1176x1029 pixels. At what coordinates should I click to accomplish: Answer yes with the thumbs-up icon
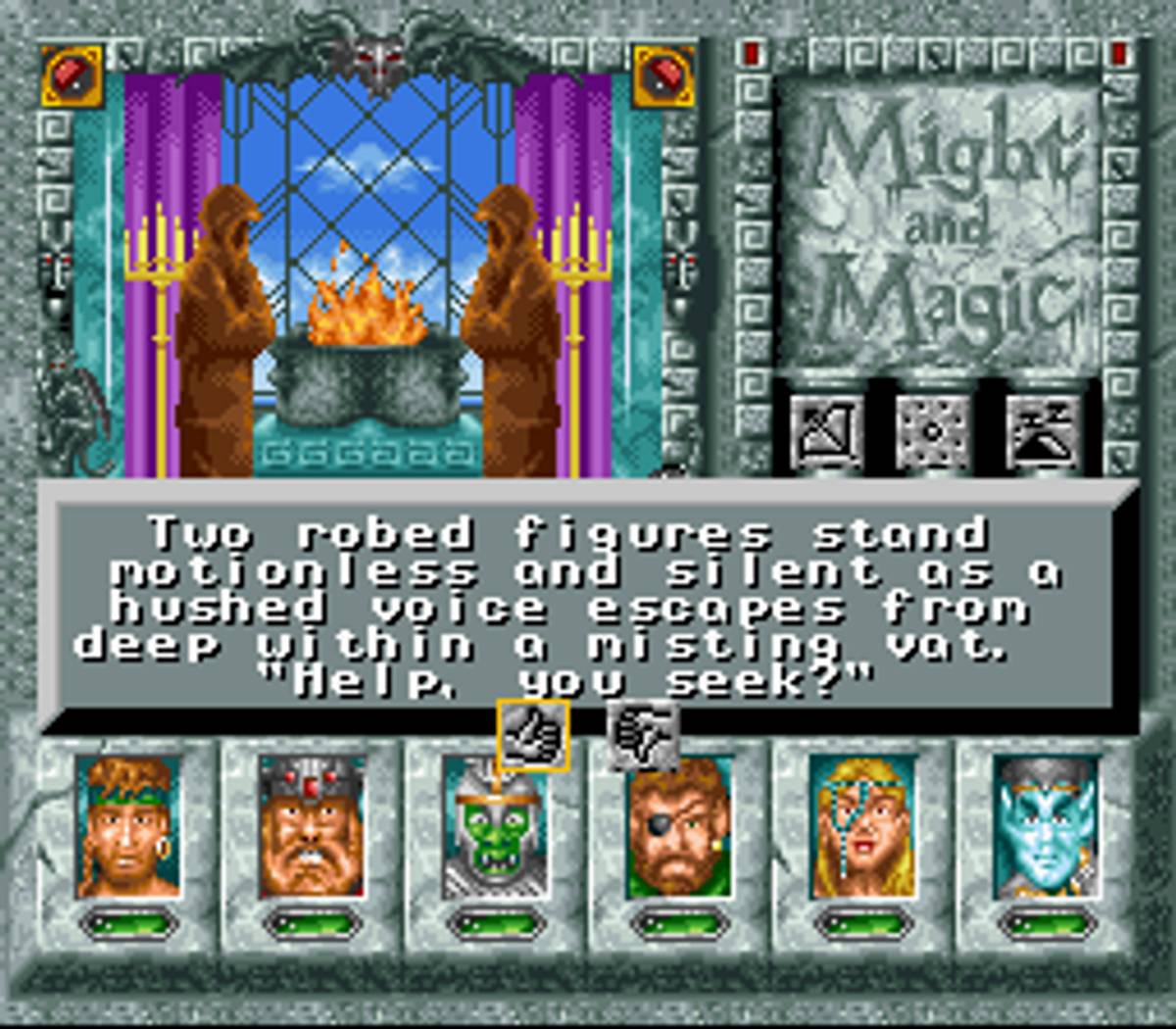tap(532, 735)
